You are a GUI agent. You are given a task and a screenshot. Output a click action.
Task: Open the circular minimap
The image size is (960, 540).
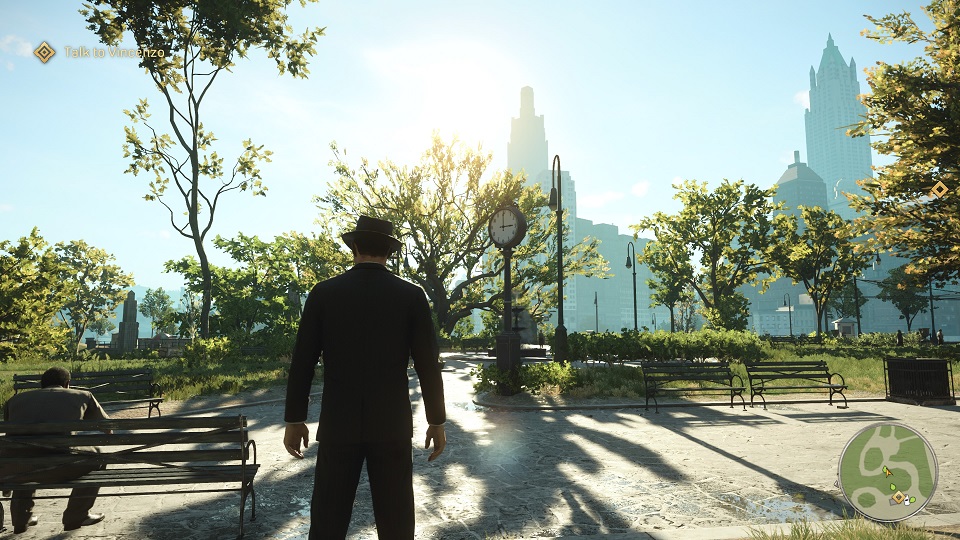tap(887, 471)
